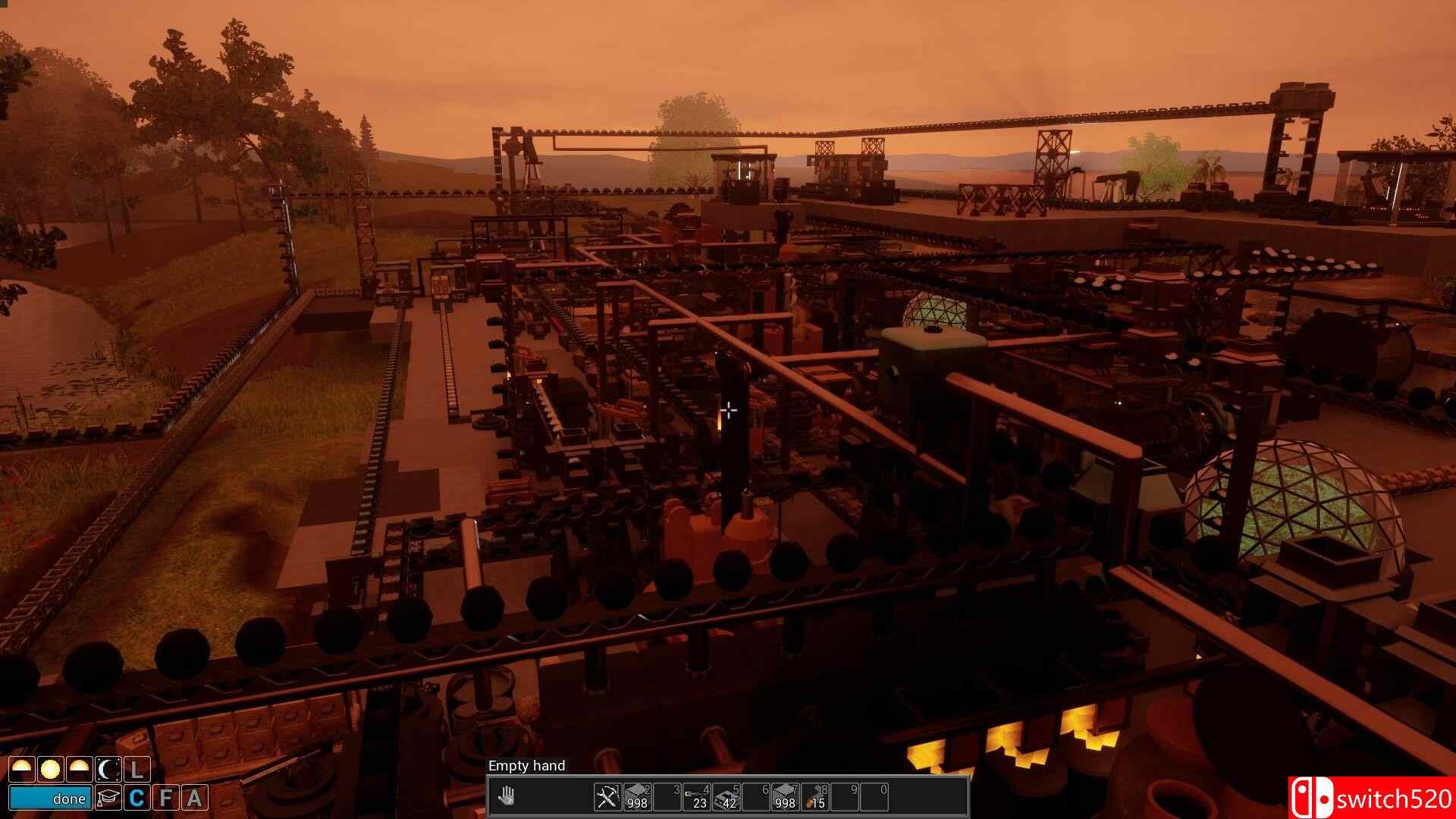This screenshot has height=819, width=1456.
Task: Toggle the blue C button
Action: [136, 798]
